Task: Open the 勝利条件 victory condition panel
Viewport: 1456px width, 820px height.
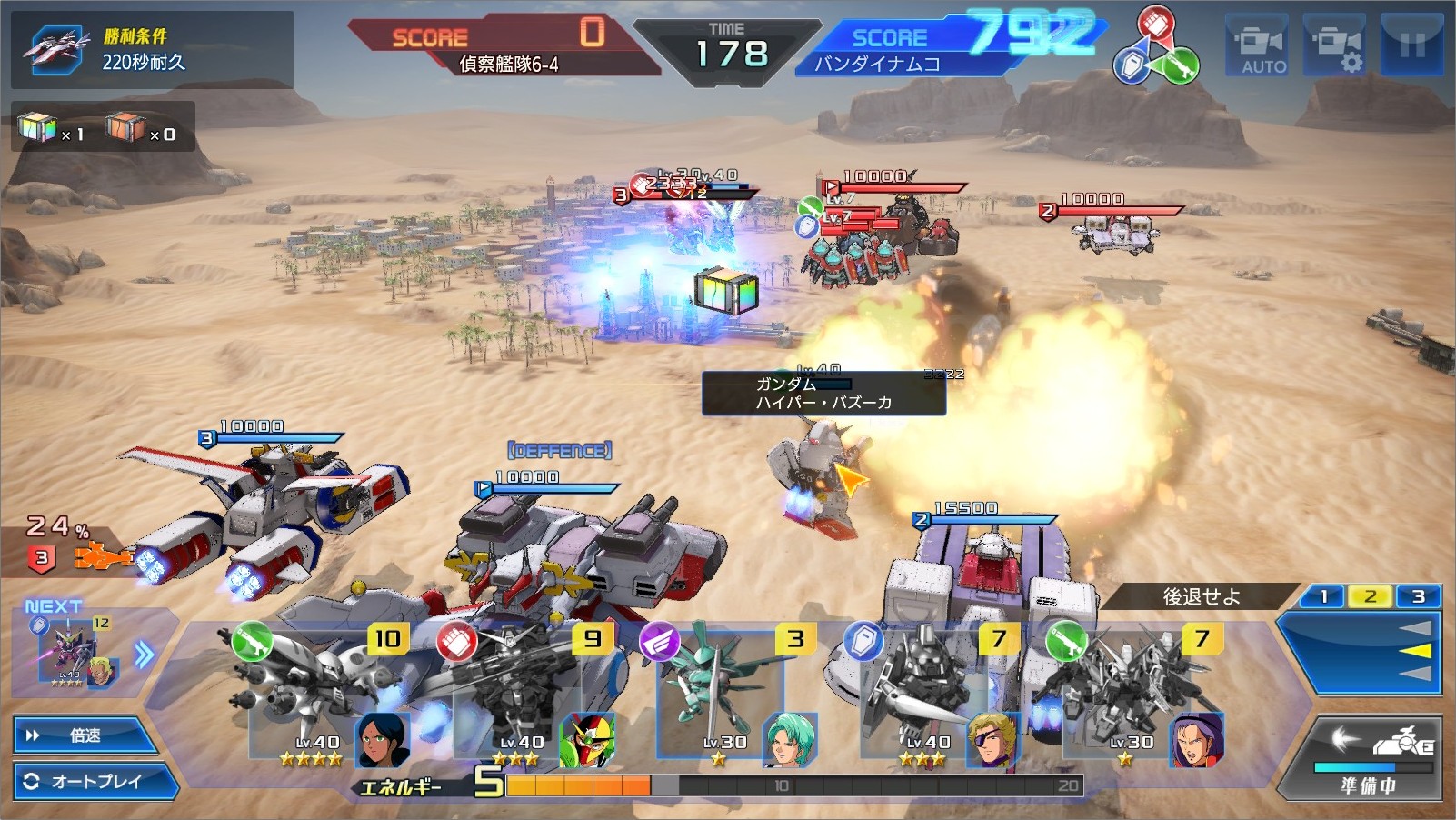Action: click(x=152, y=49)
